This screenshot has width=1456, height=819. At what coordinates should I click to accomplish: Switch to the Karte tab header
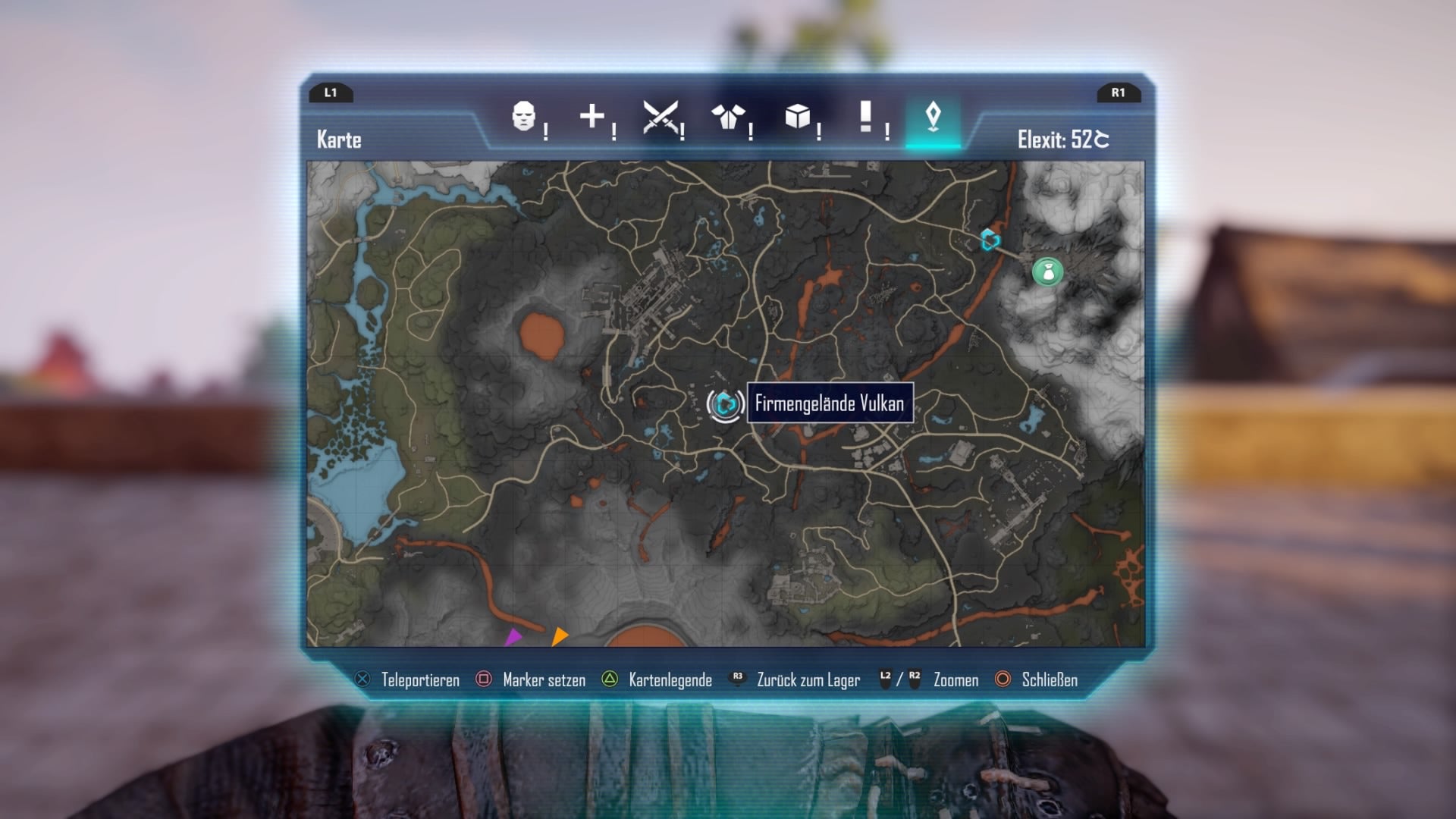tap(338, 140)
